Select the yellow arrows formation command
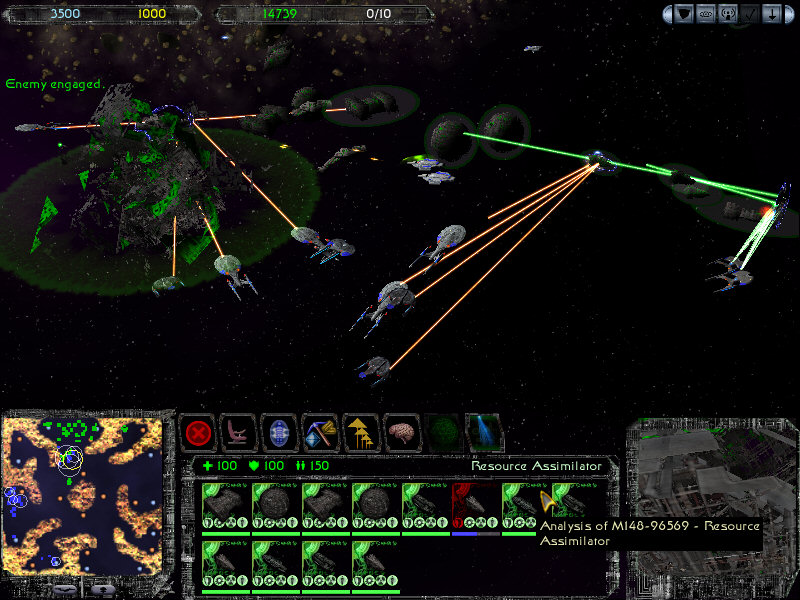The image size is (800, 600). pyautogui.click(x=362, y=434)
